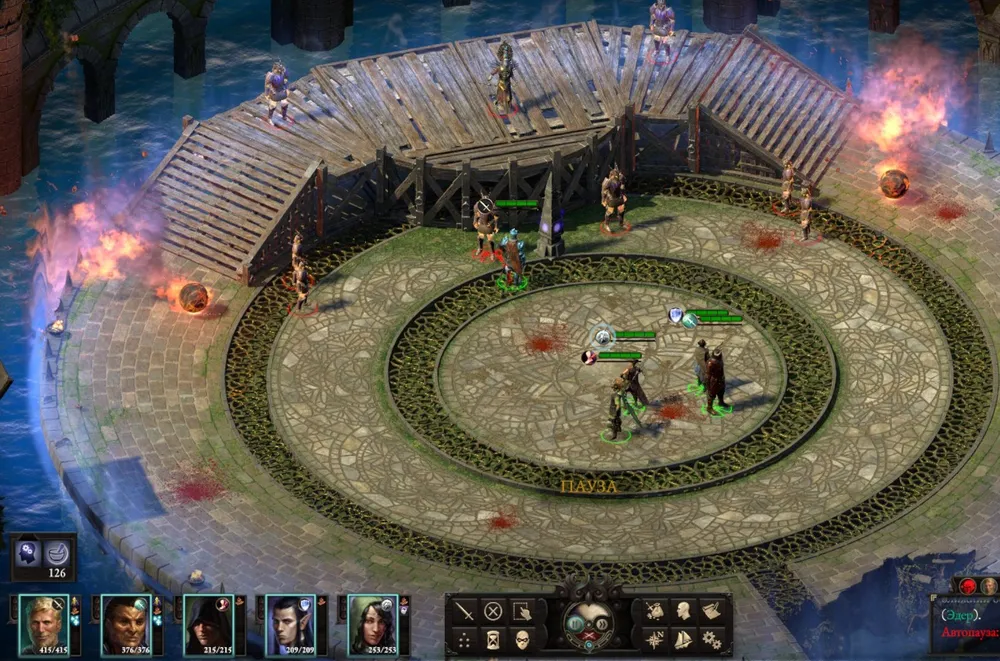Image resolution: width=1000 pixels, height=661 pixels.
Task: Click the circled X cancel action button
Action: (493, 611)
